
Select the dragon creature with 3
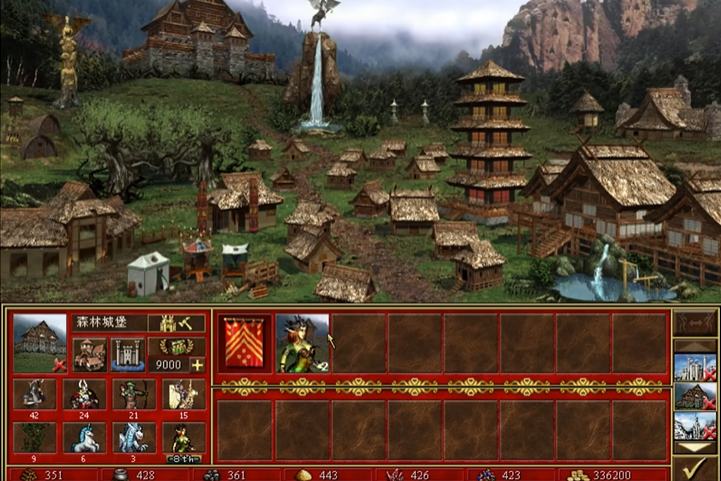pyautogui.click(x=134, y=437)
